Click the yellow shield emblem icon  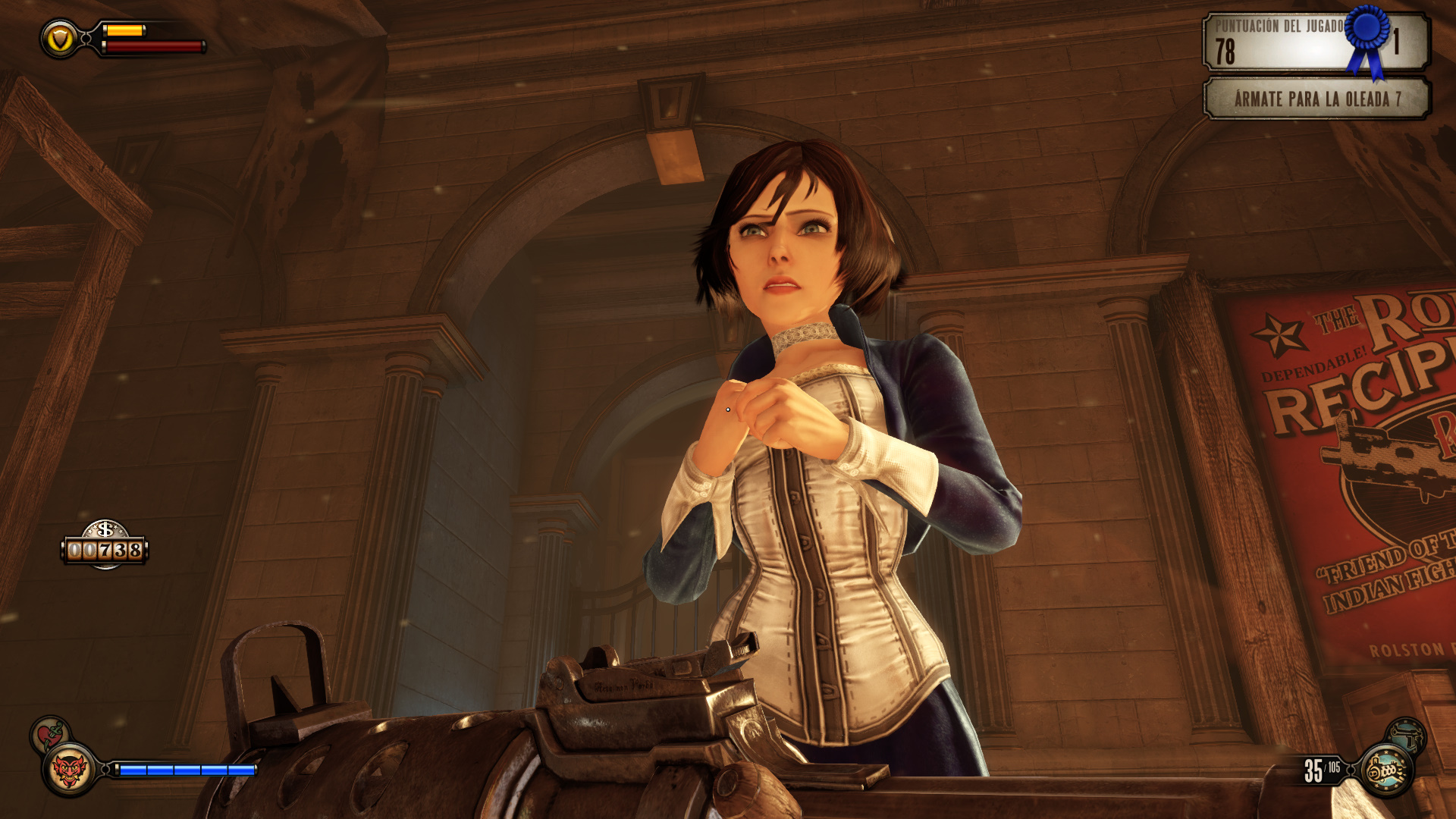[59, 38]
